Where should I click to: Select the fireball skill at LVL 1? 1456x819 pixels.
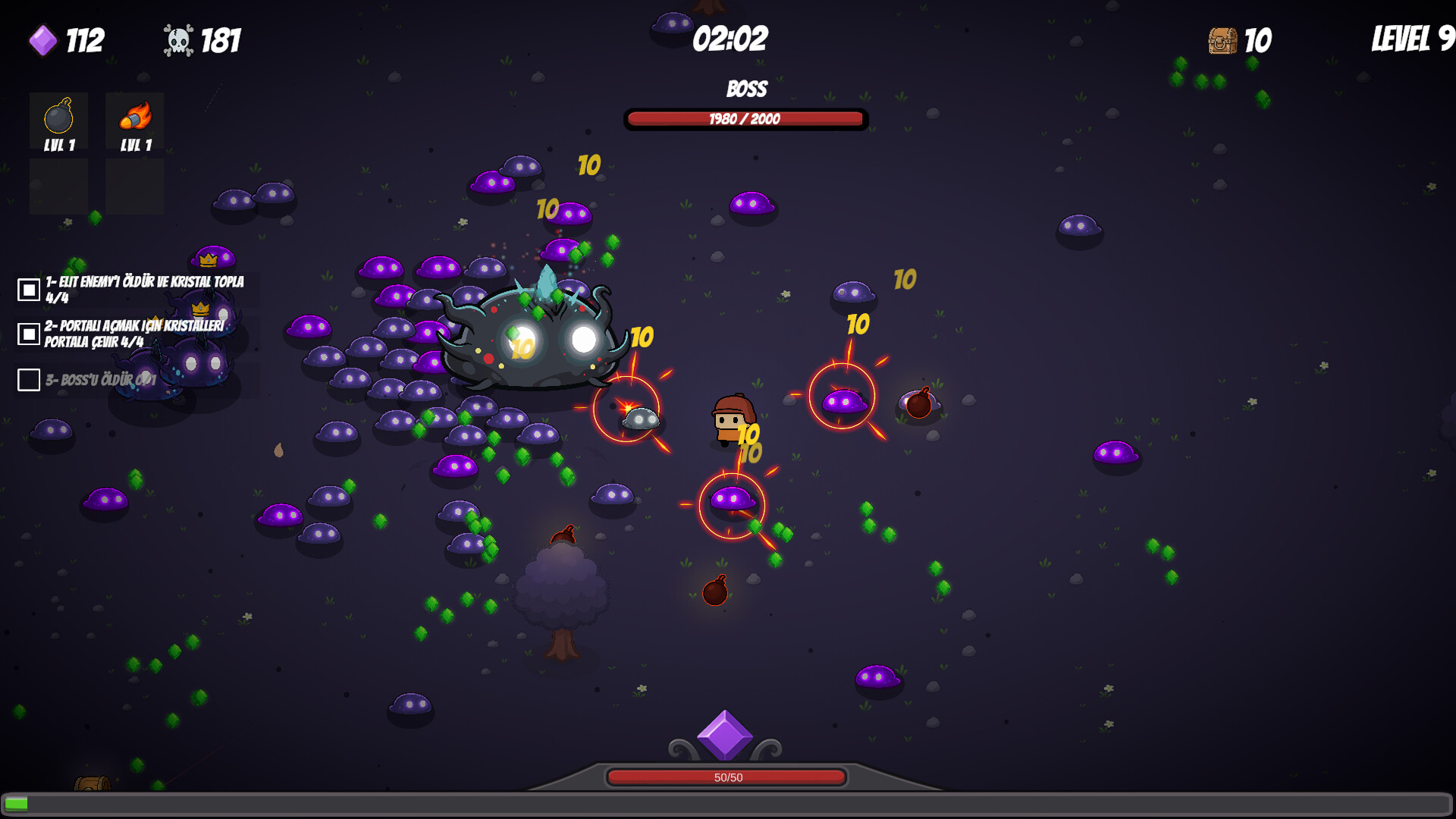134,121
